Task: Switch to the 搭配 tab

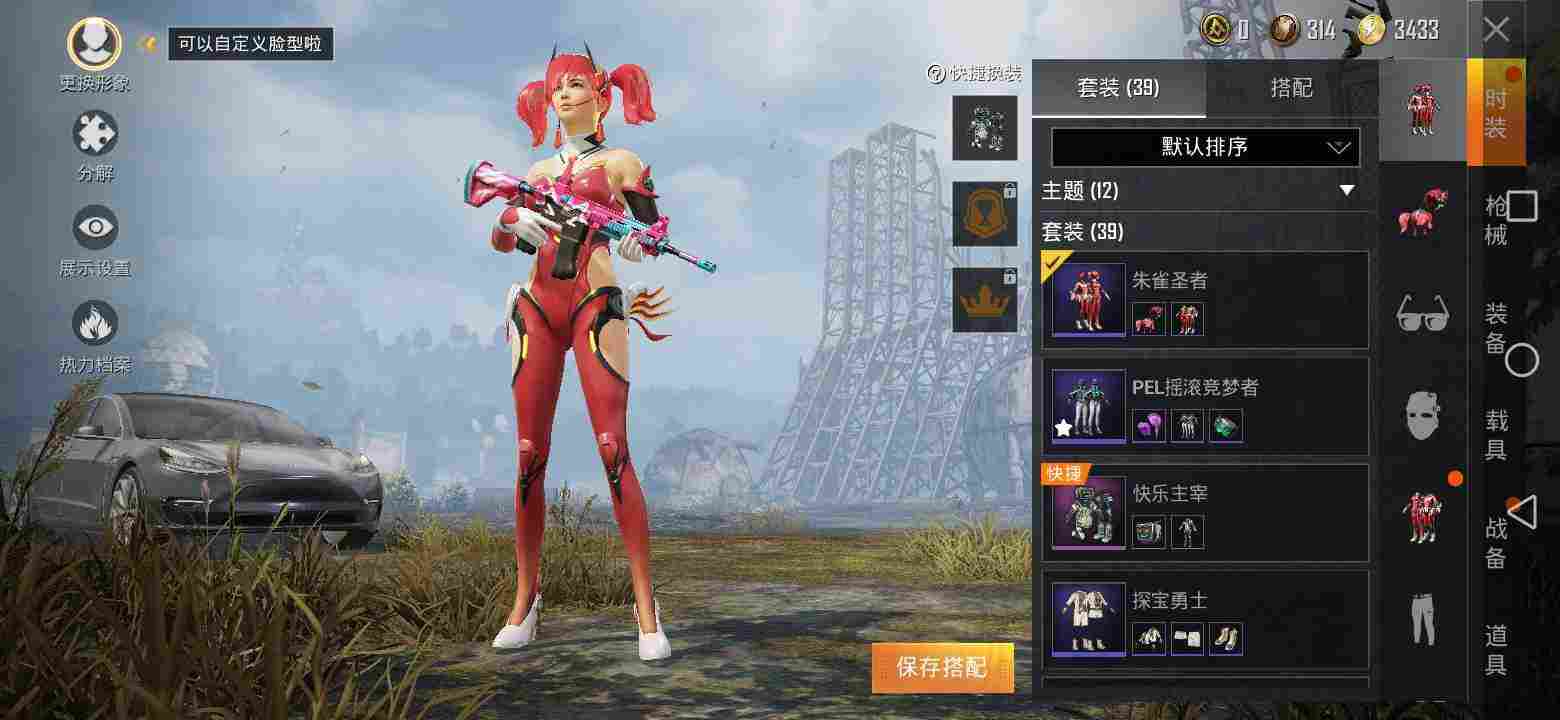Action: [1290, 88]
